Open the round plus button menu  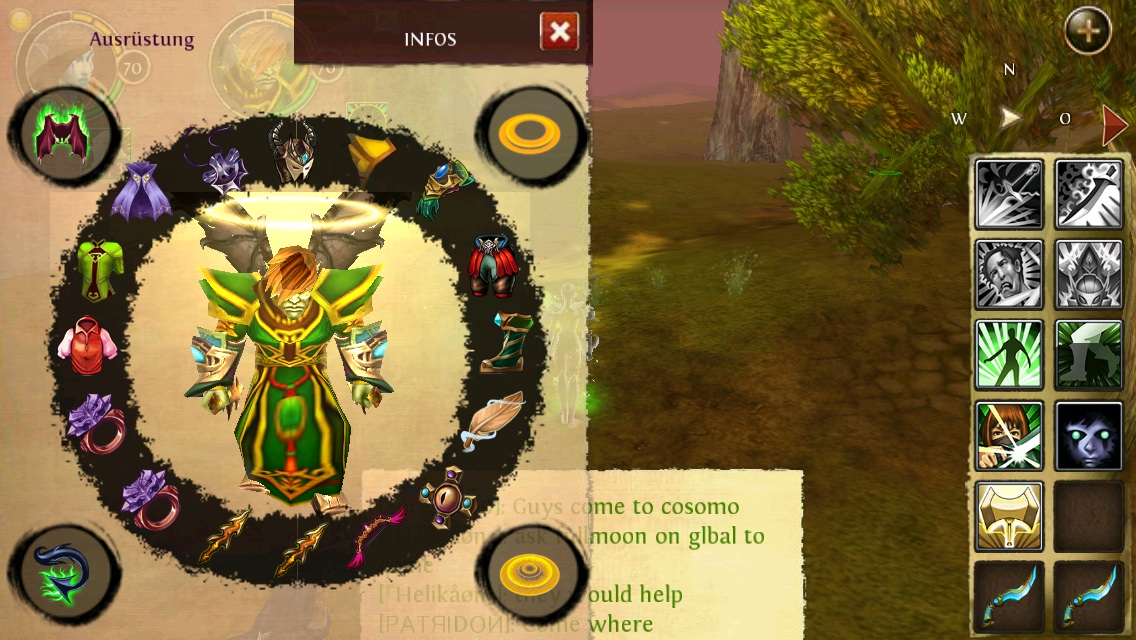pos(1088,31)
